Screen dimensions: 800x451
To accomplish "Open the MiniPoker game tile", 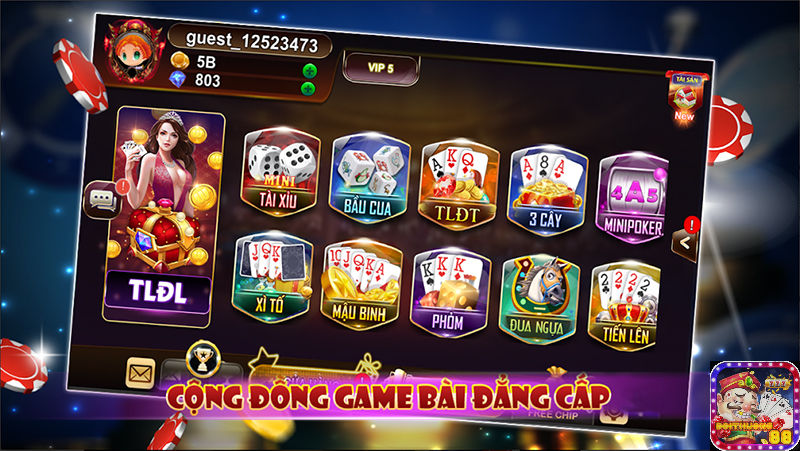I will tap(632, 196).
